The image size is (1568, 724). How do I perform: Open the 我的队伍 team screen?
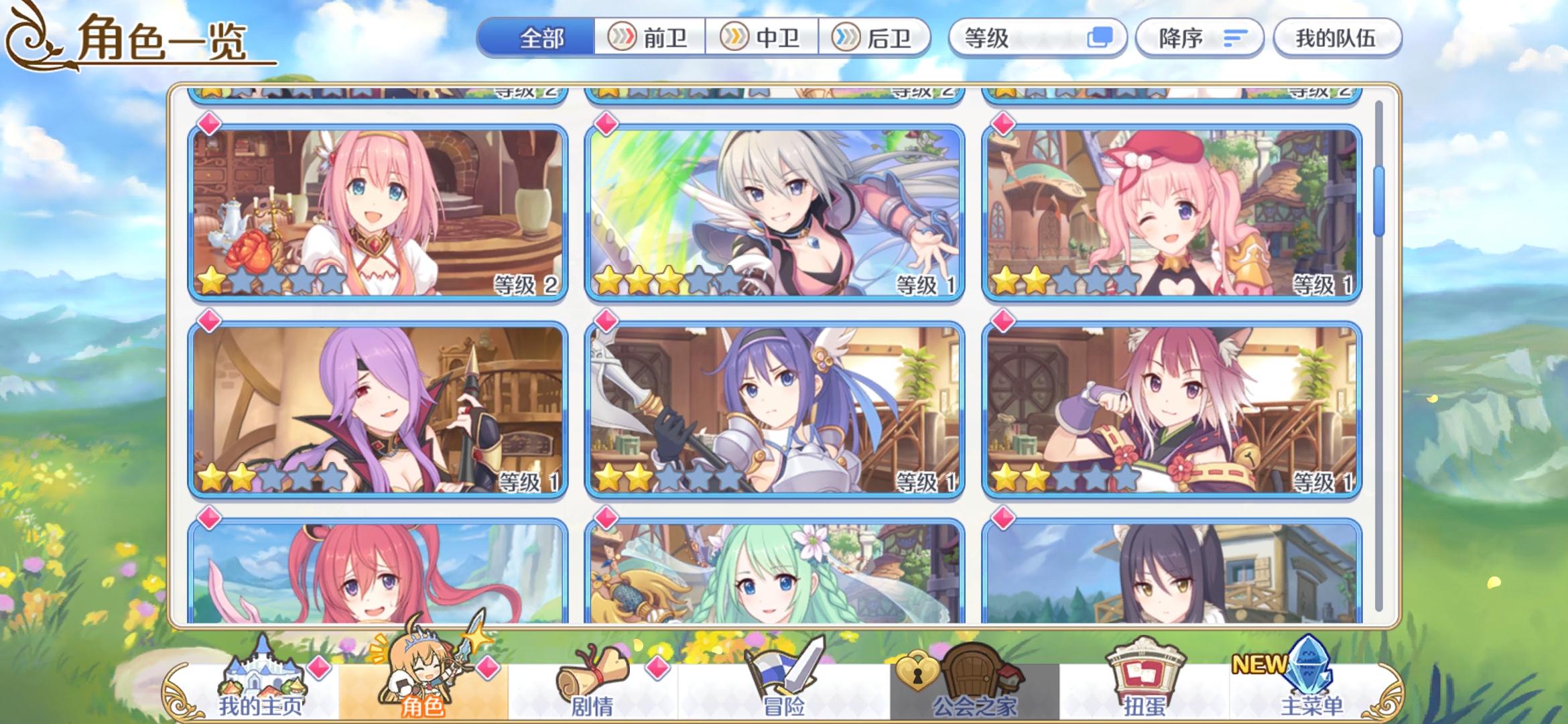pyautogui.click(x=1336, y=38)
